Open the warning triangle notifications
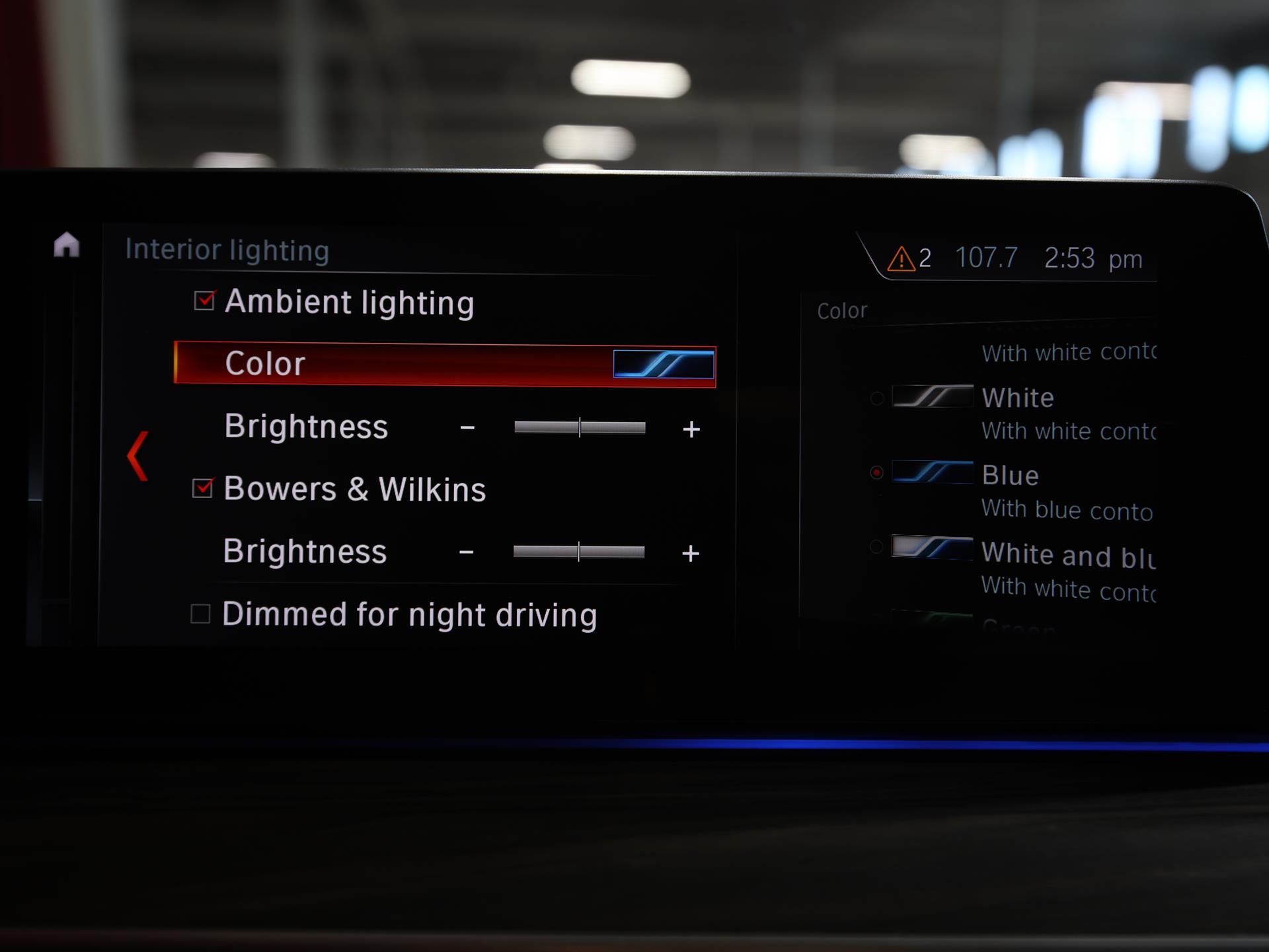This screenshot has width=1269, height=952. pos(901,259)
